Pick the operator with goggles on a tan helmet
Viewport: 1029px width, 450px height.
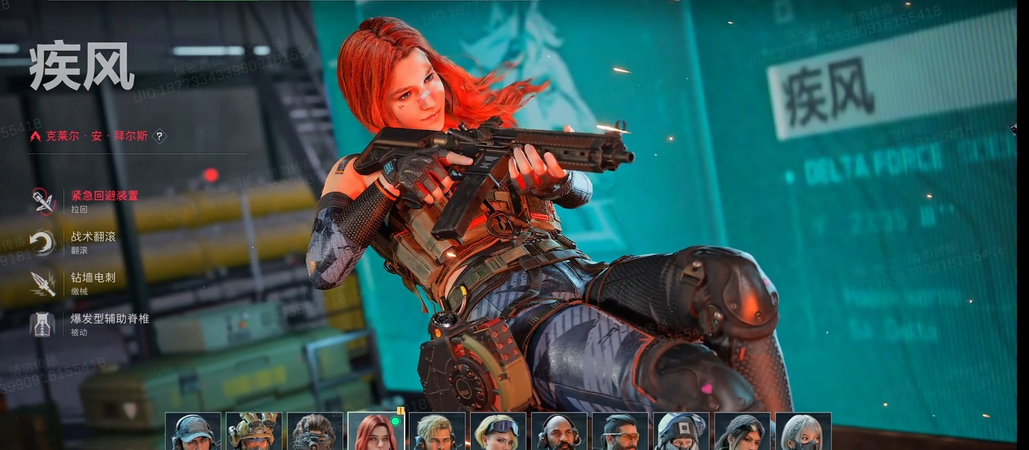253,432
